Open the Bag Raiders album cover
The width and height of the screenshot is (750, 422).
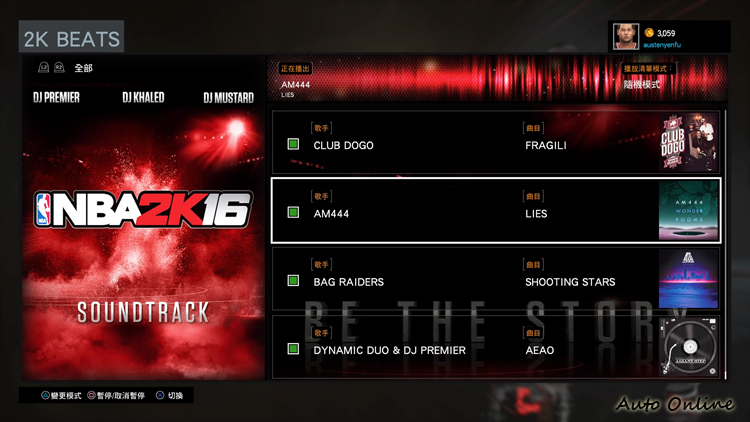pyautogui.click(x=688, y=280)
